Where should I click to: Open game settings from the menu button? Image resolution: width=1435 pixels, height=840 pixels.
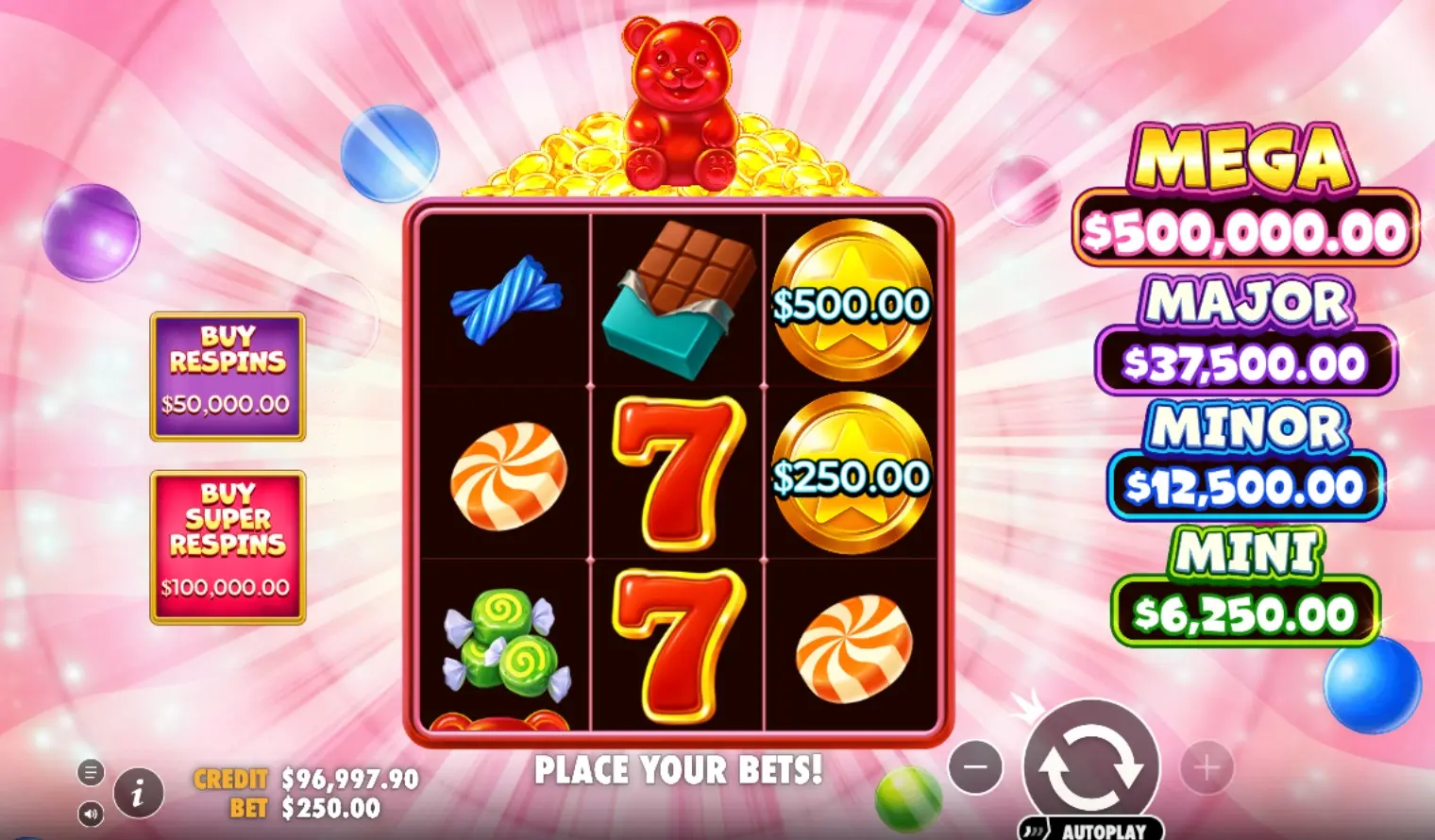[92, 772]
